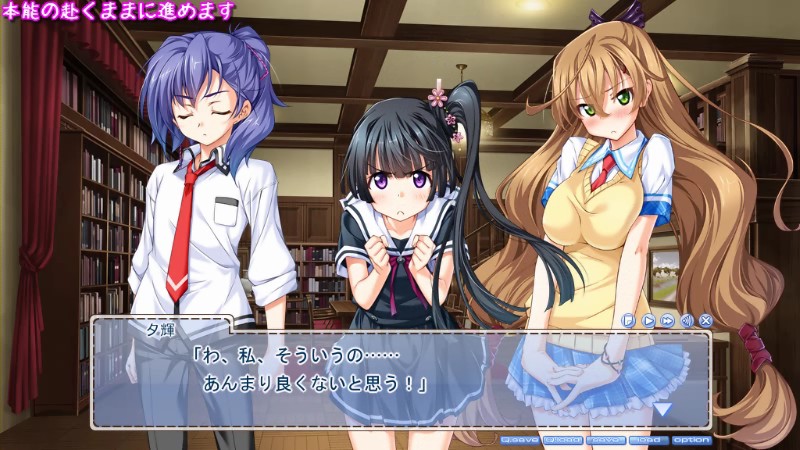Open the backlog page icon

629,321
